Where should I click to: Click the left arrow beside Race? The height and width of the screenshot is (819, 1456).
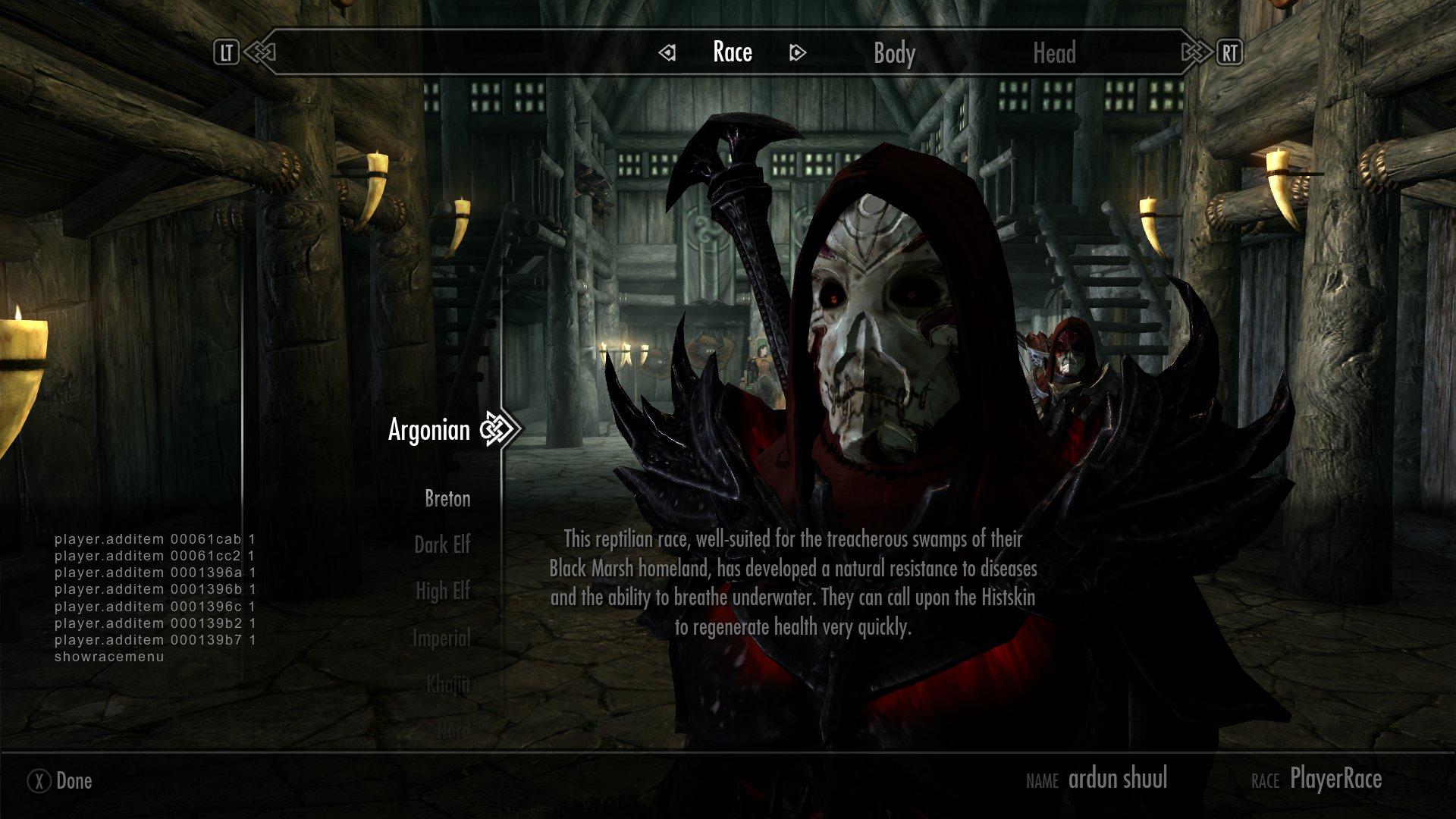pyautogui.click(x=667, y=53)
